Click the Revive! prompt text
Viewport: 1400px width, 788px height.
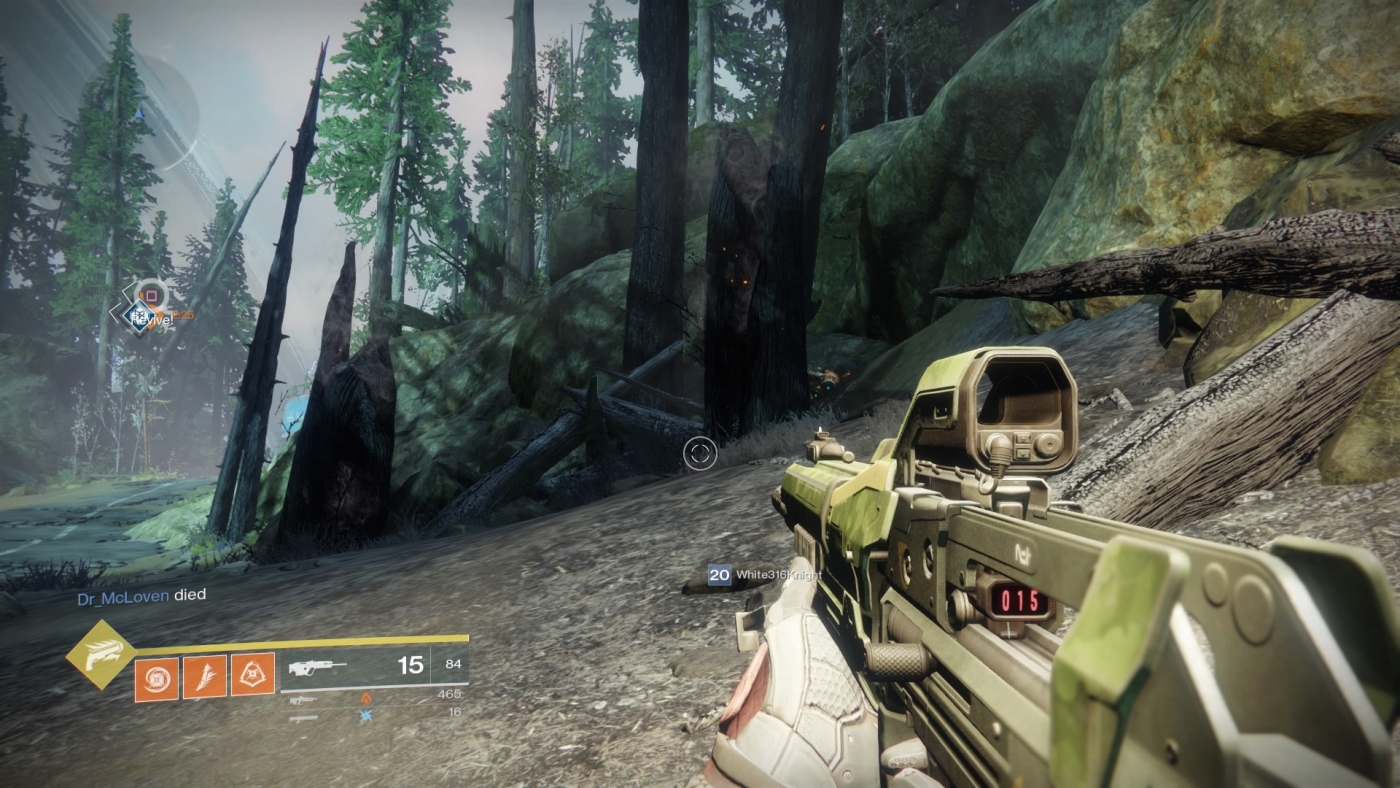tap(155, 319)
